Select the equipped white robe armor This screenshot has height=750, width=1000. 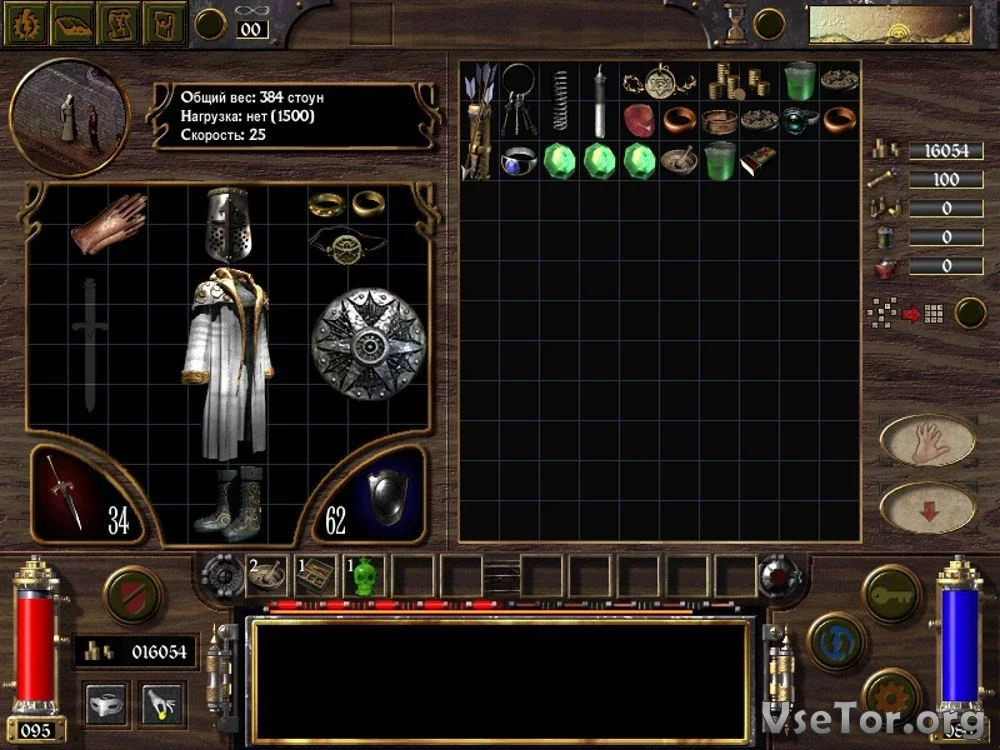pyautogui.click(x=226, y=366)
